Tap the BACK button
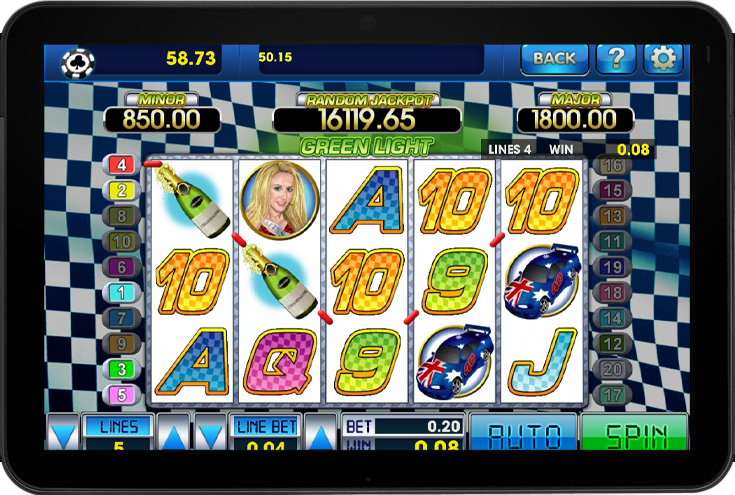This screenshot has width=735, height=495. pos(554,58)
